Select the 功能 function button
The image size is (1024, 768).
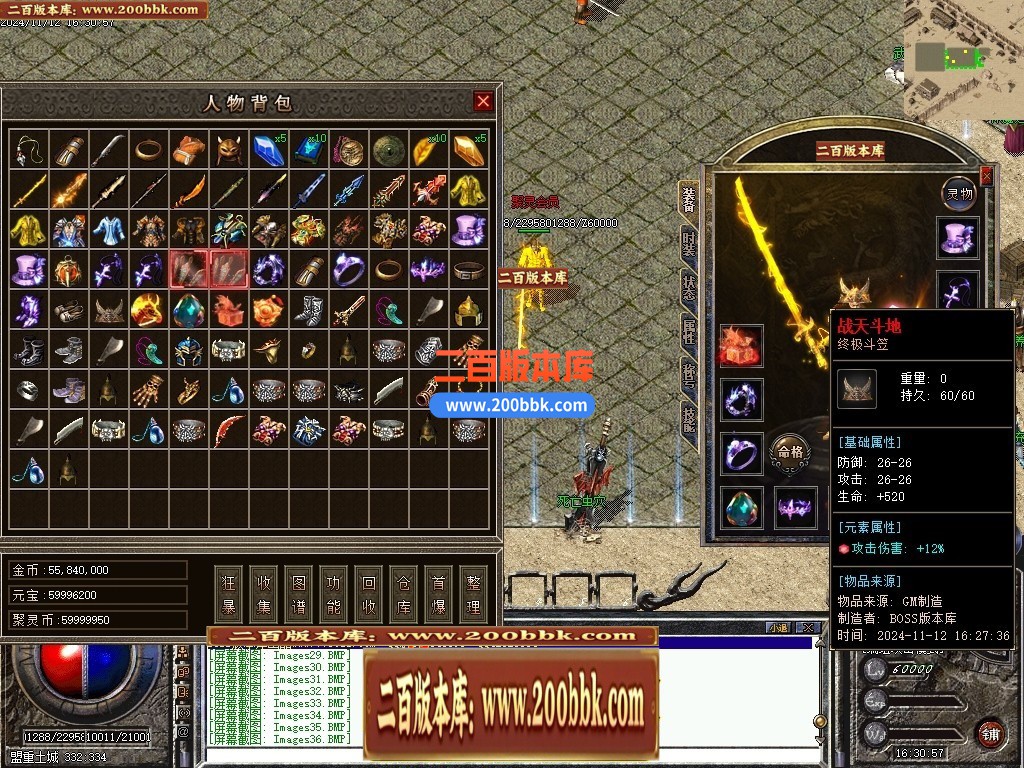coord(334,593)
